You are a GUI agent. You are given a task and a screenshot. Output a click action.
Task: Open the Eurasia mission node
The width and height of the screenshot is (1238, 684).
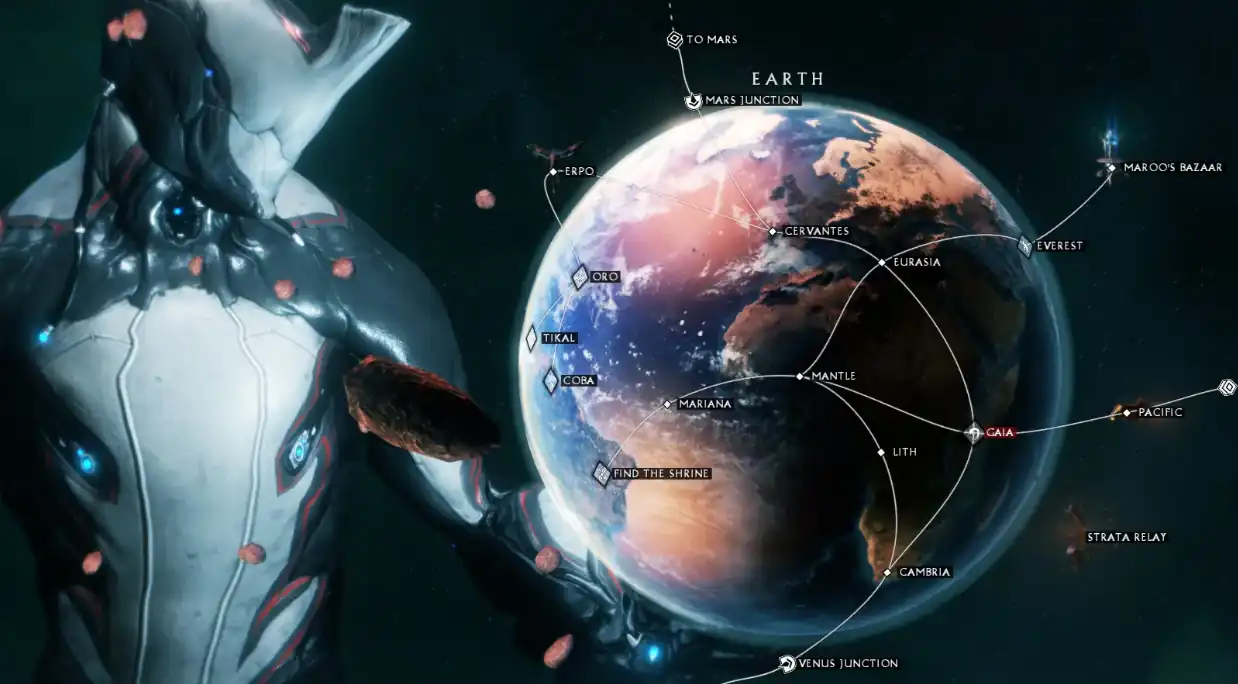[x=881, y=262]
